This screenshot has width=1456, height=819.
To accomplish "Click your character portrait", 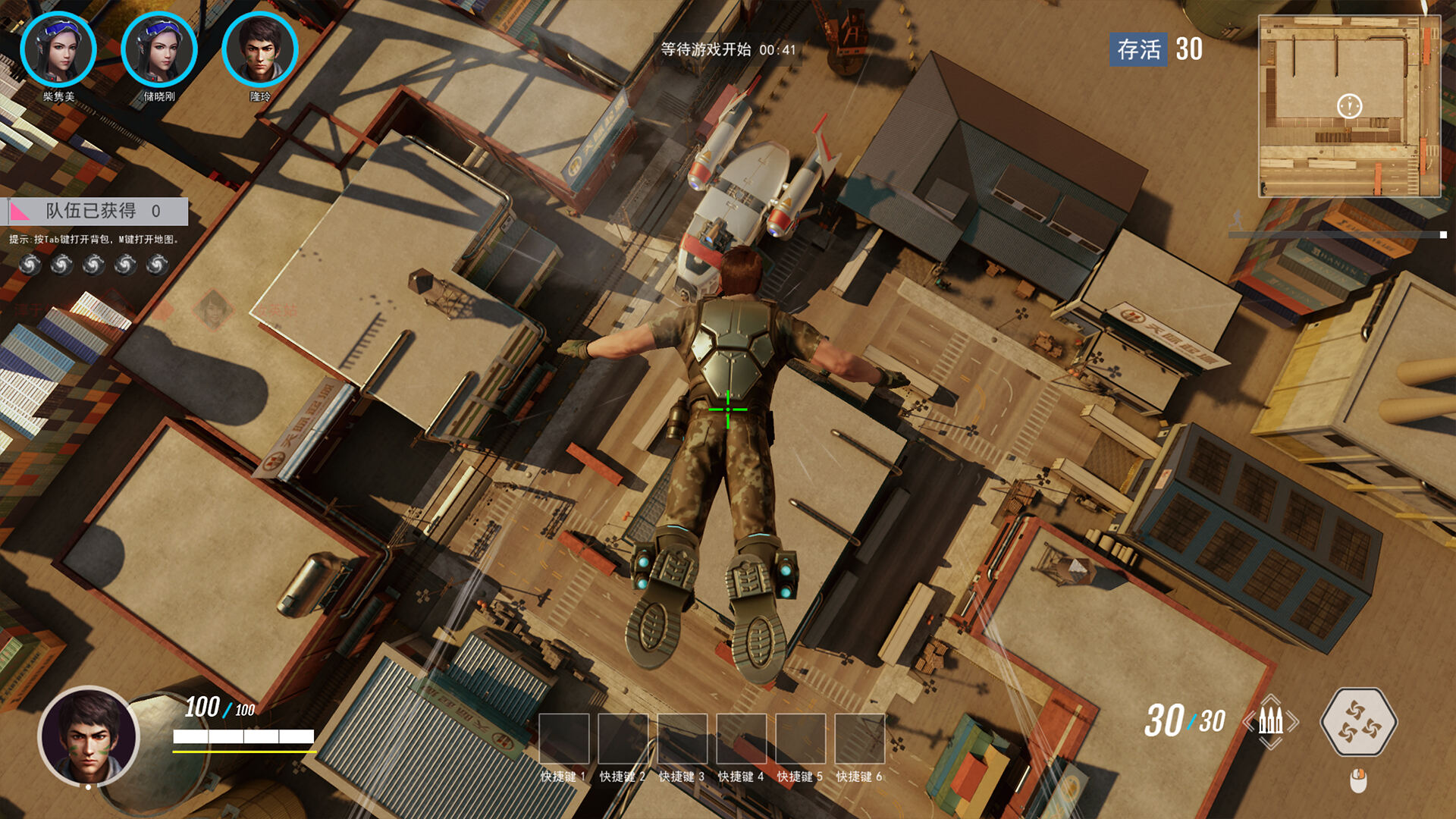I will click(89, 736).
